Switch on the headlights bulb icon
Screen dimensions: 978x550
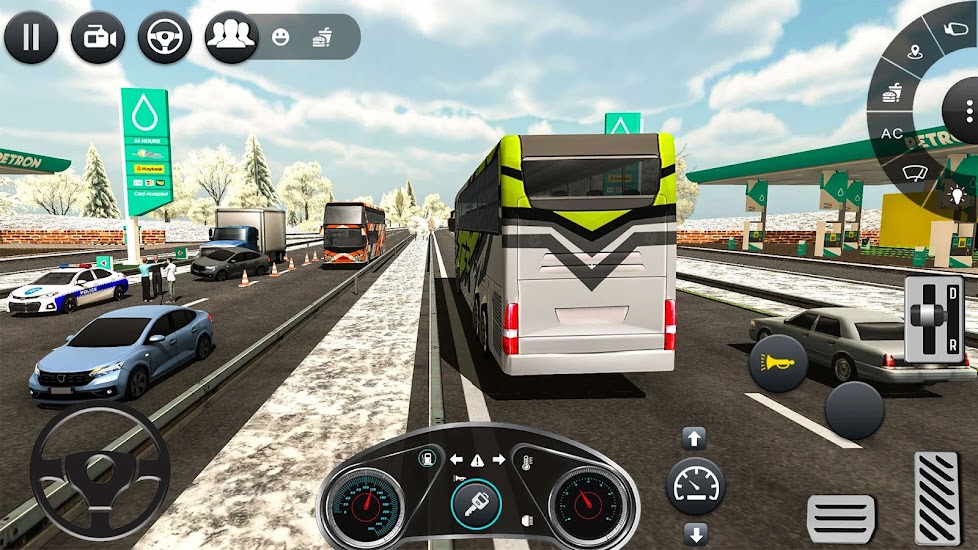click(957, 194)
